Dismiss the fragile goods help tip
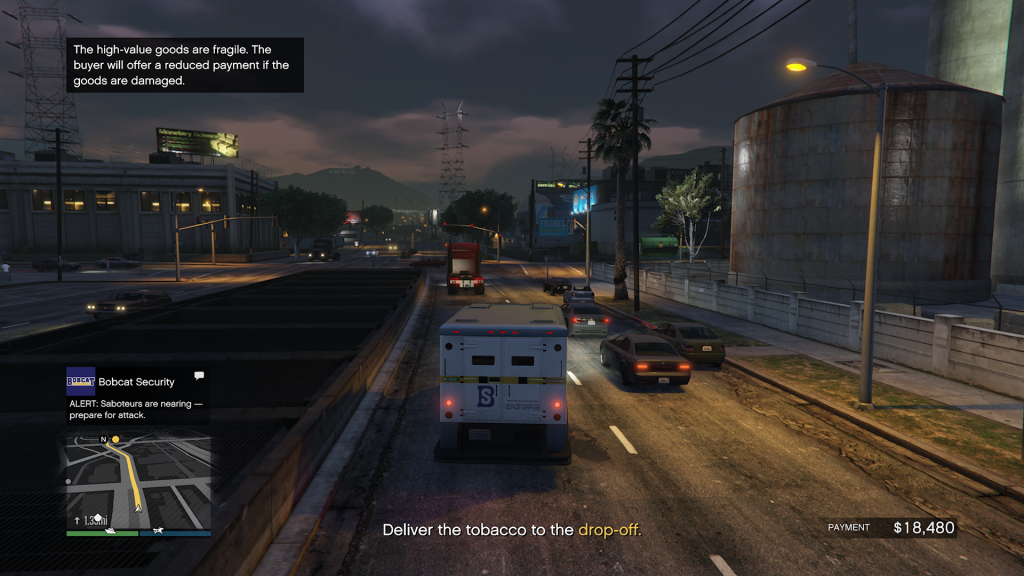The width and height of the screenshot is (1024, 576). tap(185, 65)
